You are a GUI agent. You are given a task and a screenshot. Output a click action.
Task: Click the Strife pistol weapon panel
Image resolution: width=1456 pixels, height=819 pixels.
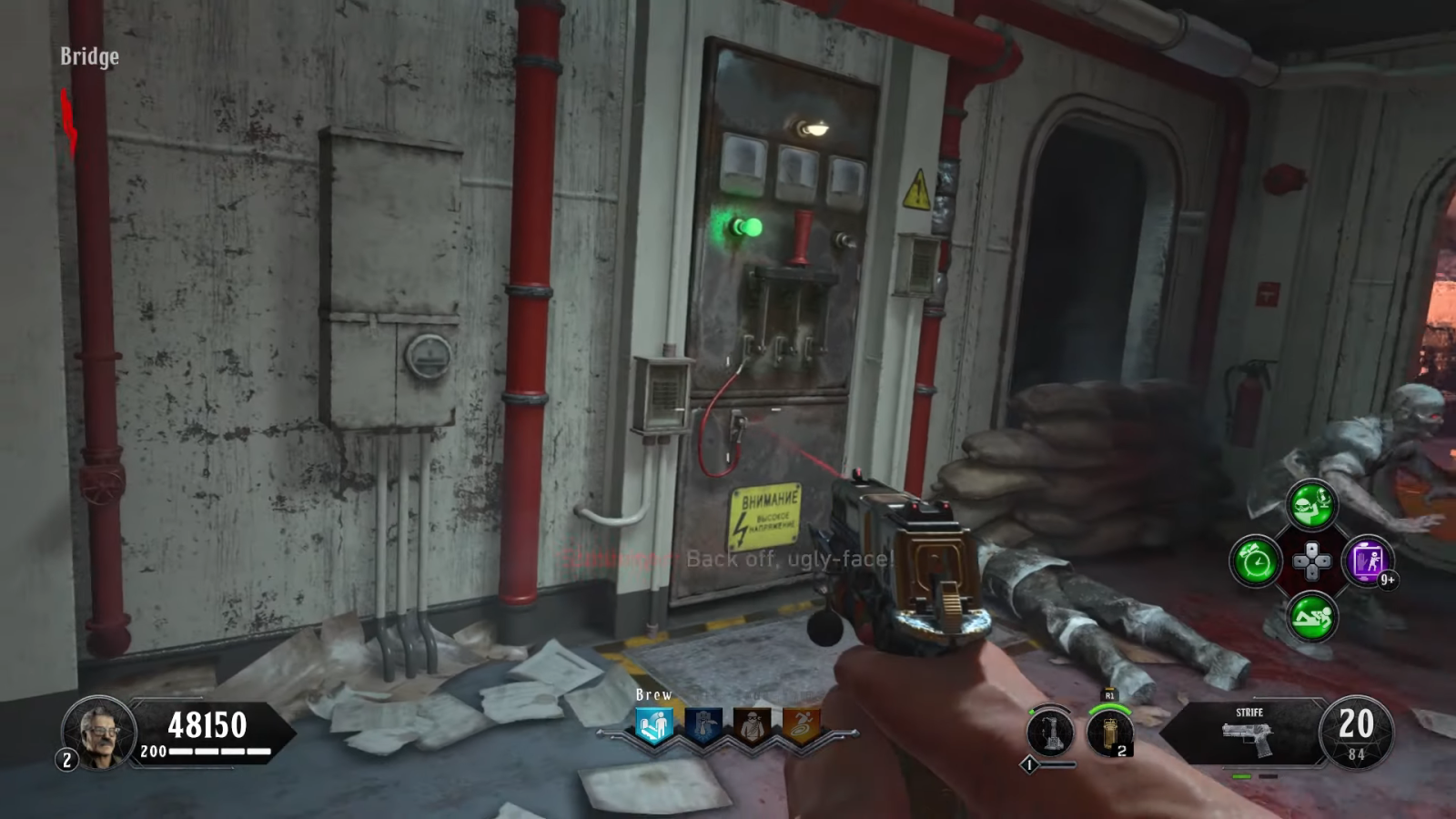(1249, 731)
